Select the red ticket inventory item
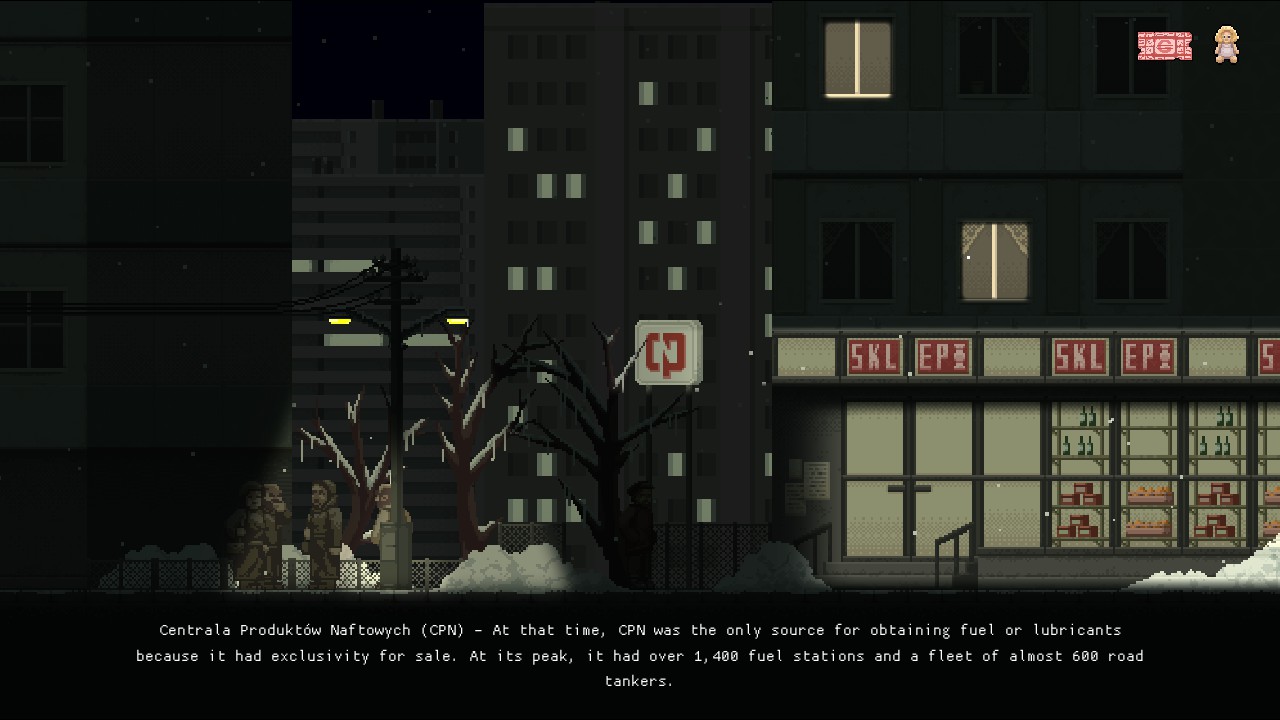This screenshot has height=720, width=1280. [1164, 46]
